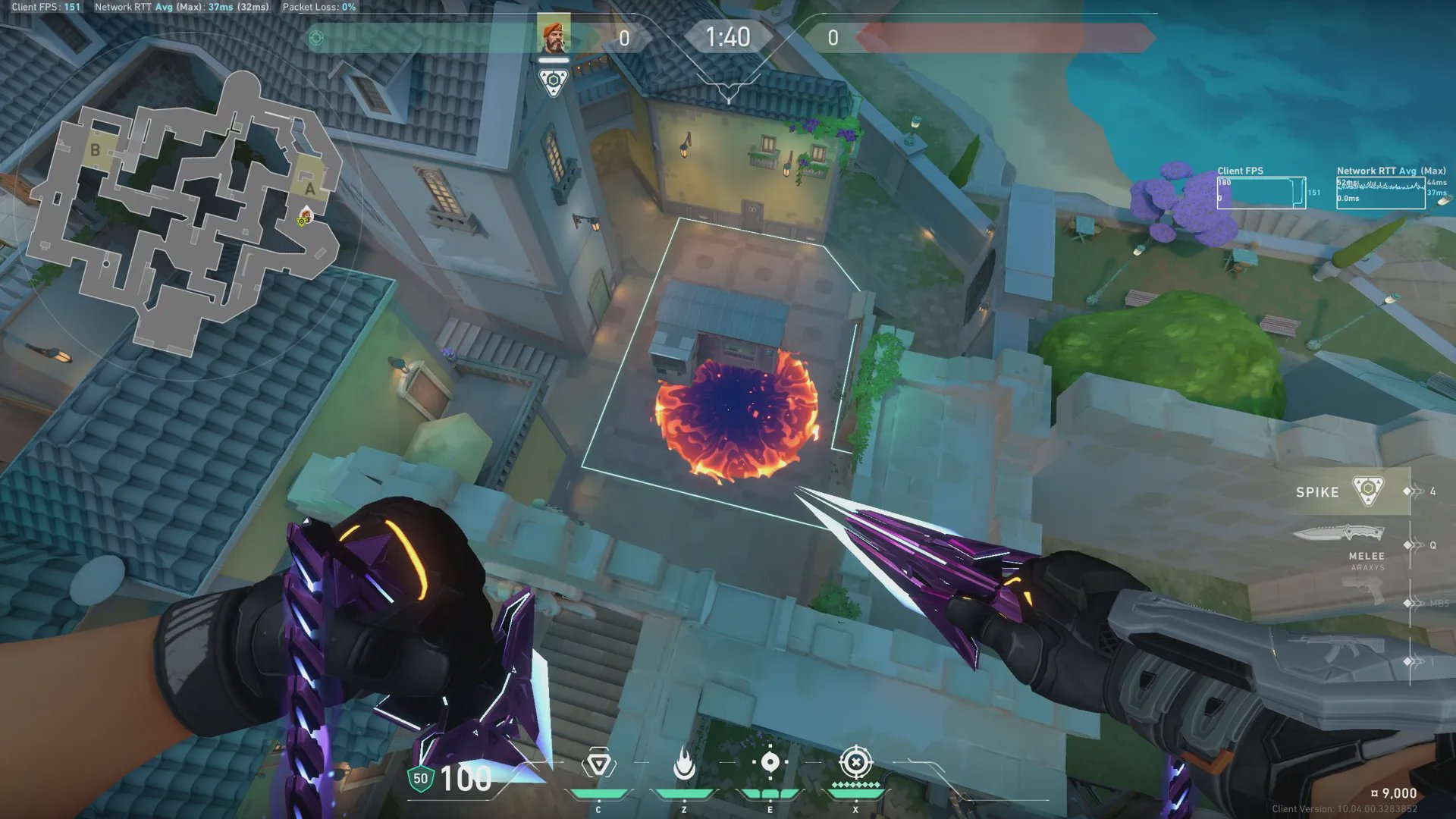Click the Client FPS performance graph
Viewport: 1456px width, 819px height.
1261,193
